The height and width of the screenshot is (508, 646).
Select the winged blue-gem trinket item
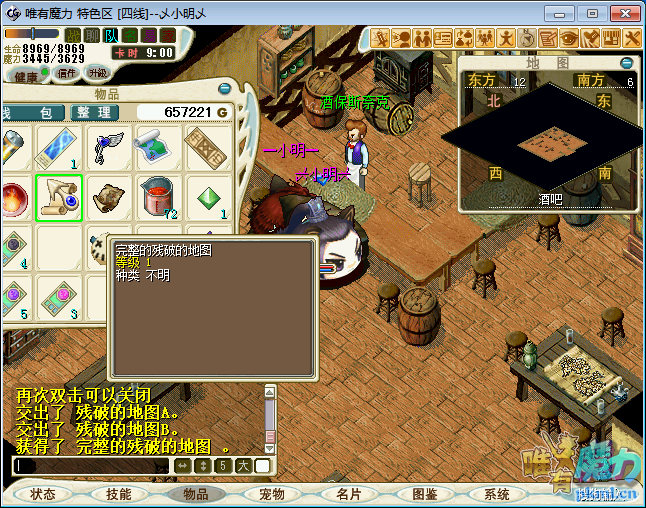(108, 147)
